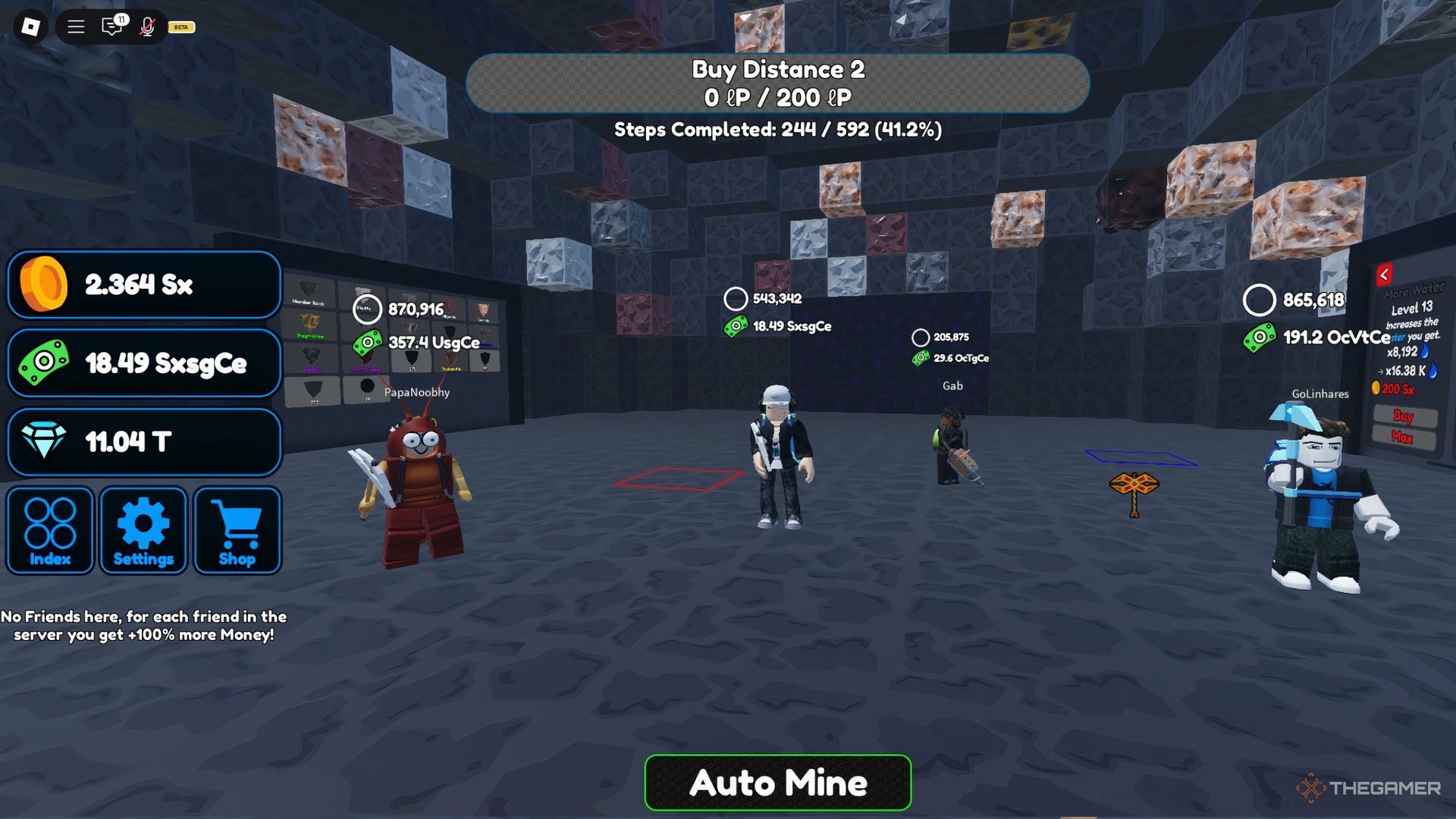The height and width of the screenshot is (819, 1456).
Task: Click the Buy Distance 2 progress banner
Action: 777,83
